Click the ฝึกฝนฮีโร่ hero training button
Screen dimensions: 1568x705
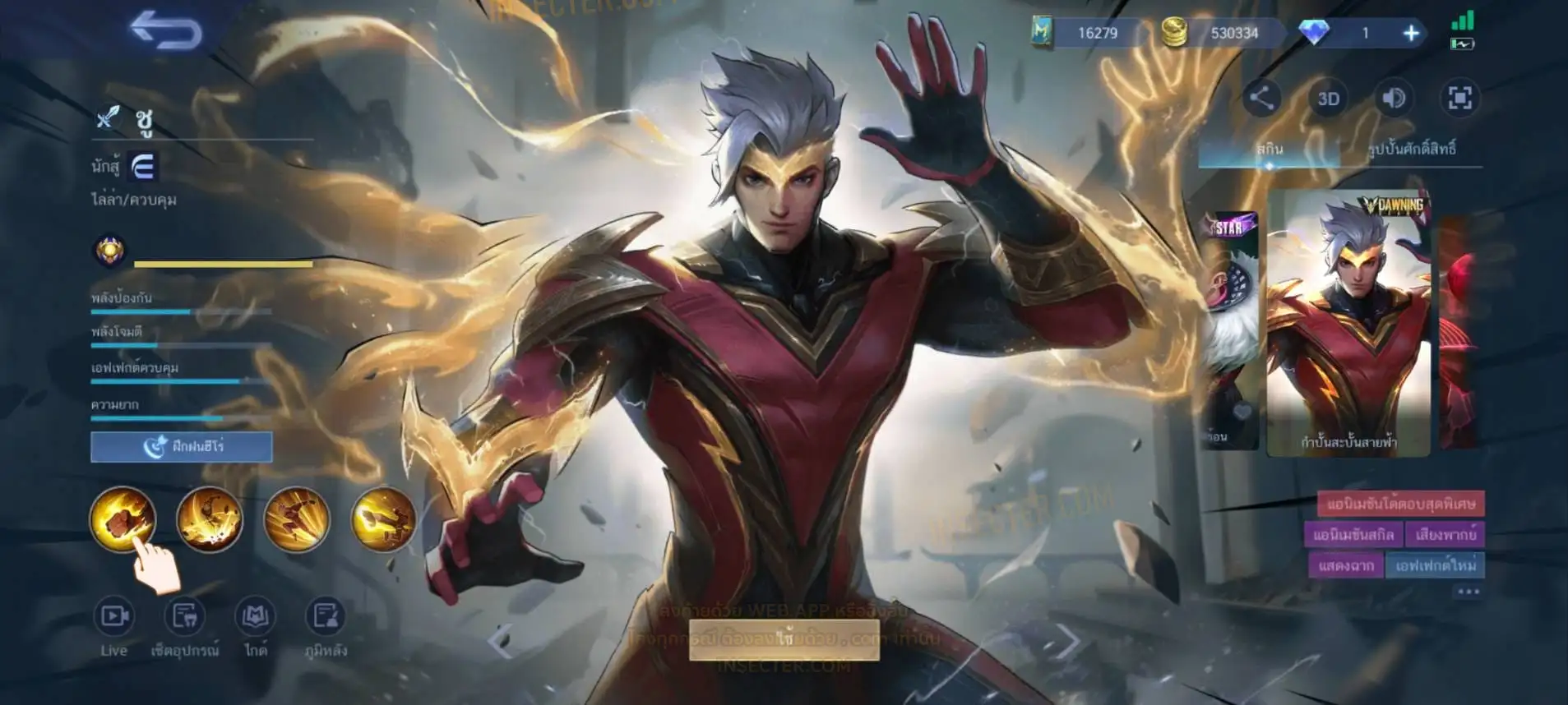(x=182, y=447)
